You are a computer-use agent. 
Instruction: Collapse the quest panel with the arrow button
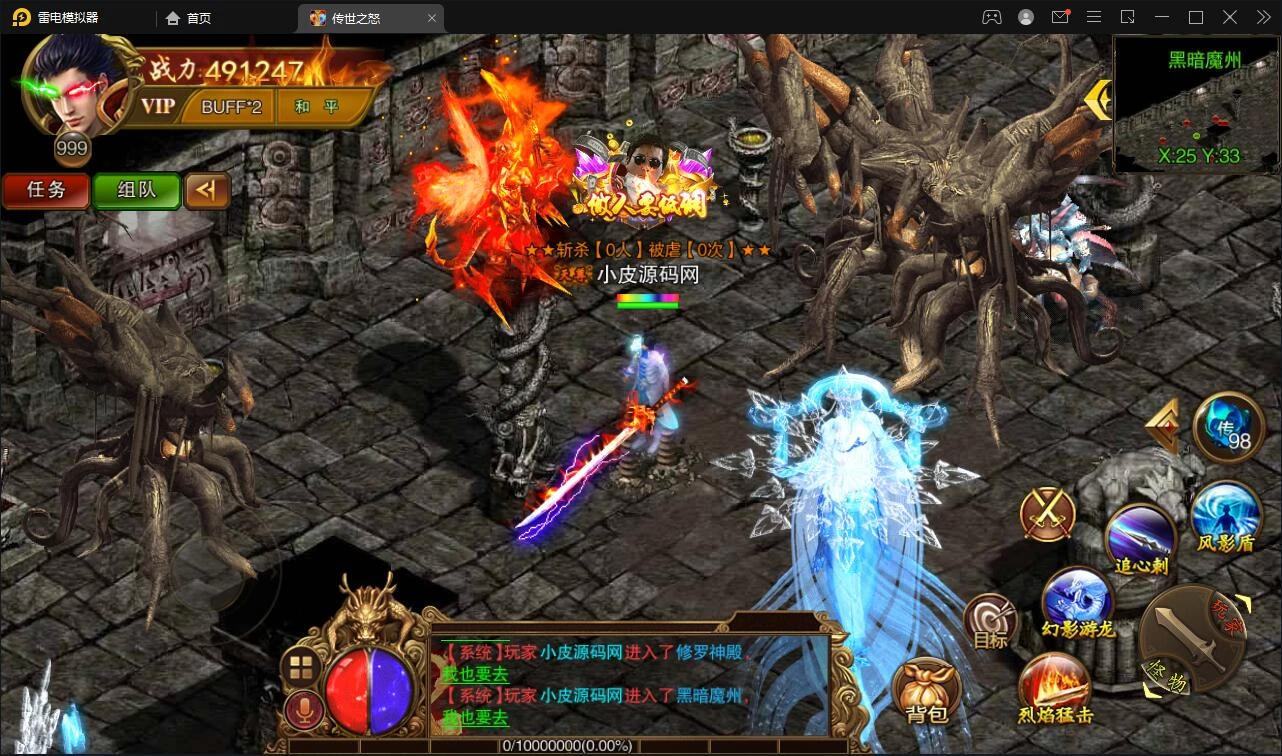point(207,190)
